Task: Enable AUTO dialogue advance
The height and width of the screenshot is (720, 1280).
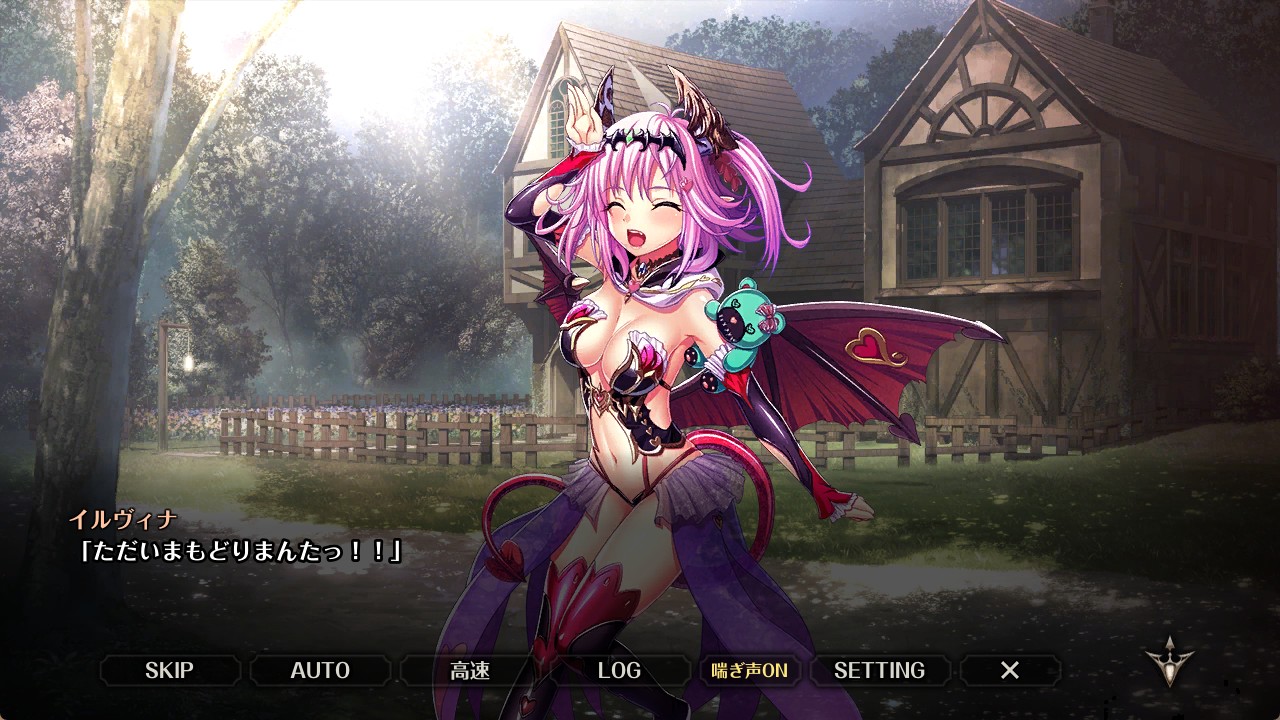Action: click(x=320, y=670)
